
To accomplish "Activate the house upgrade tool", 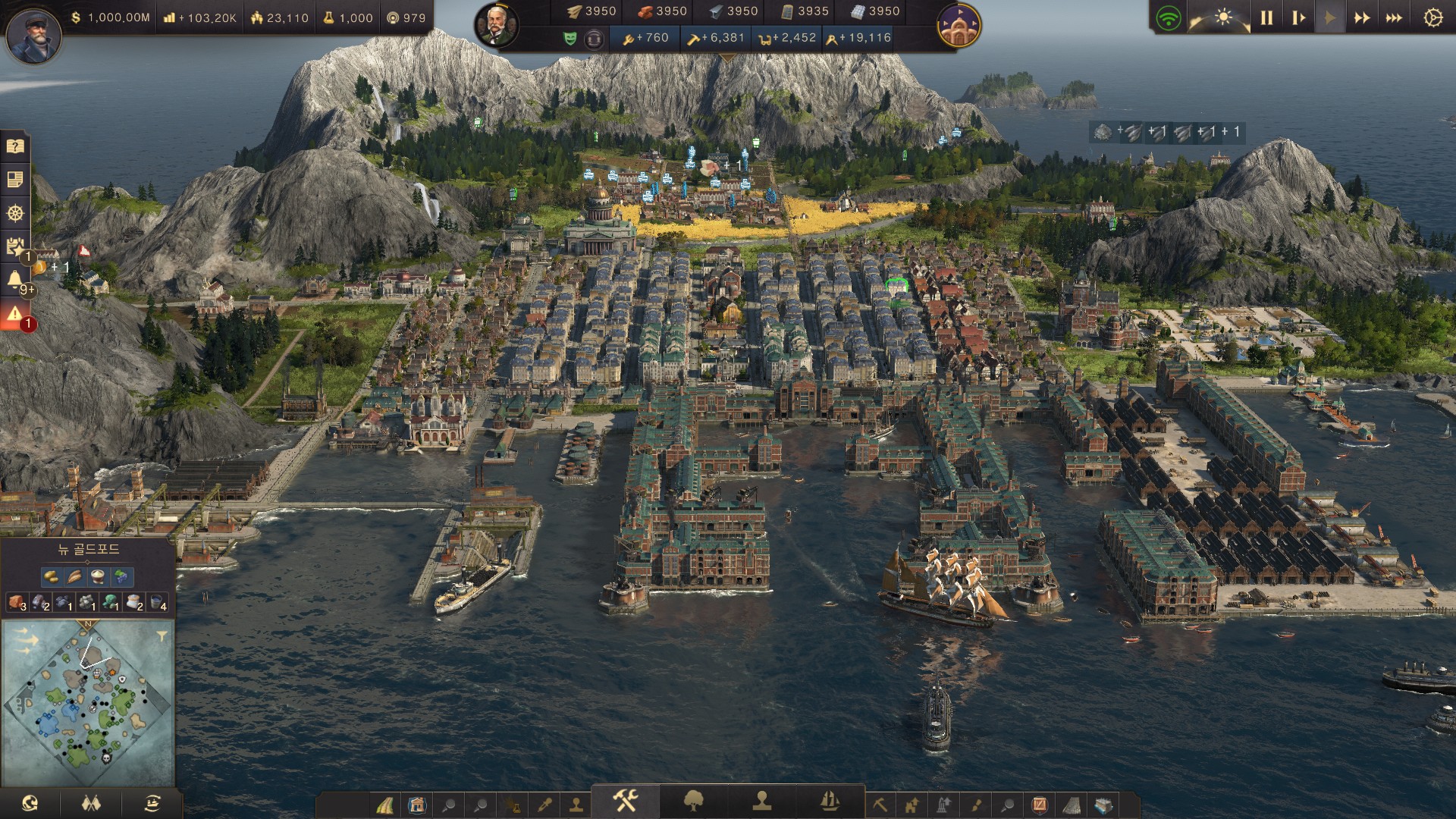I will [x=912, y=804].
